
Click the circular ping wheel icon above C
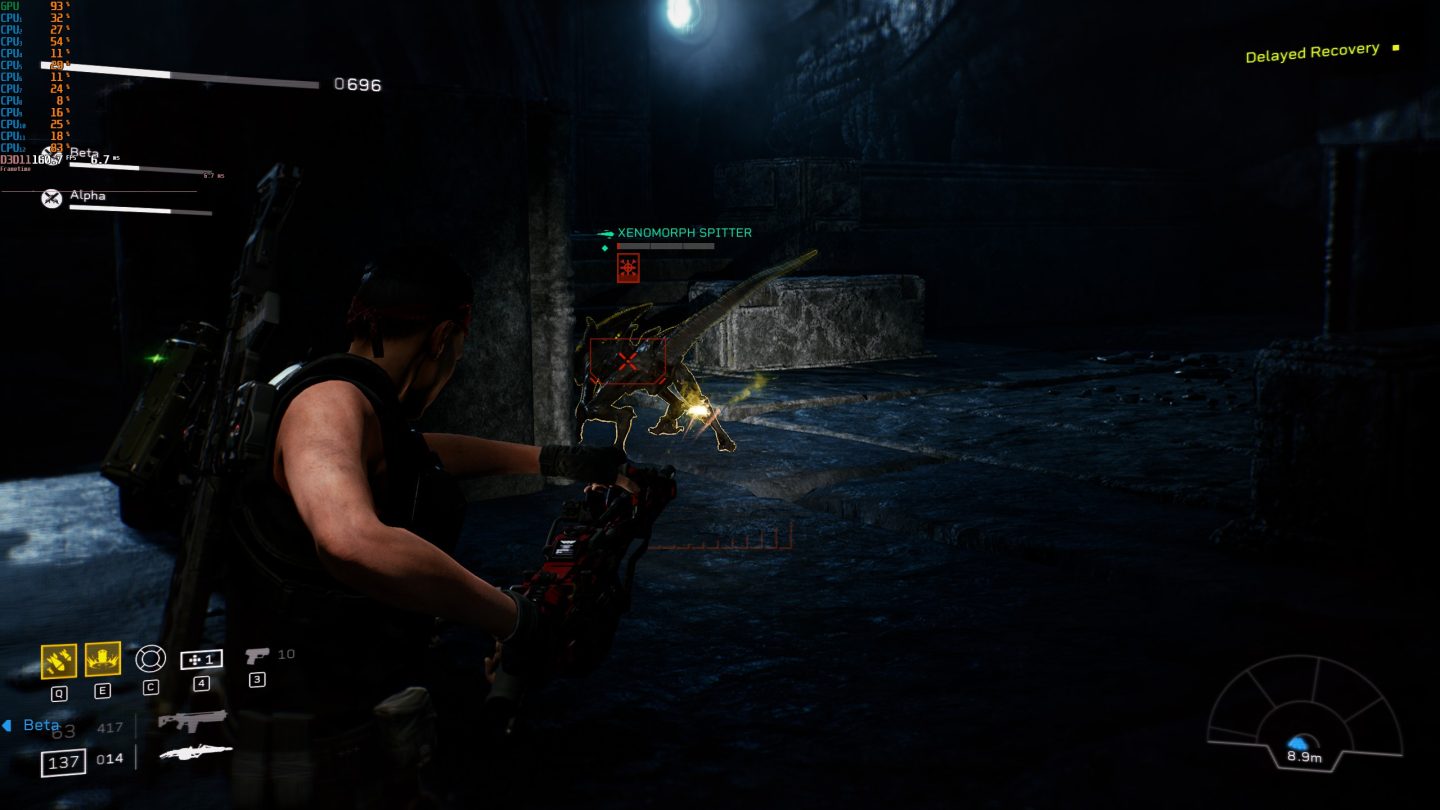[150, 658]
